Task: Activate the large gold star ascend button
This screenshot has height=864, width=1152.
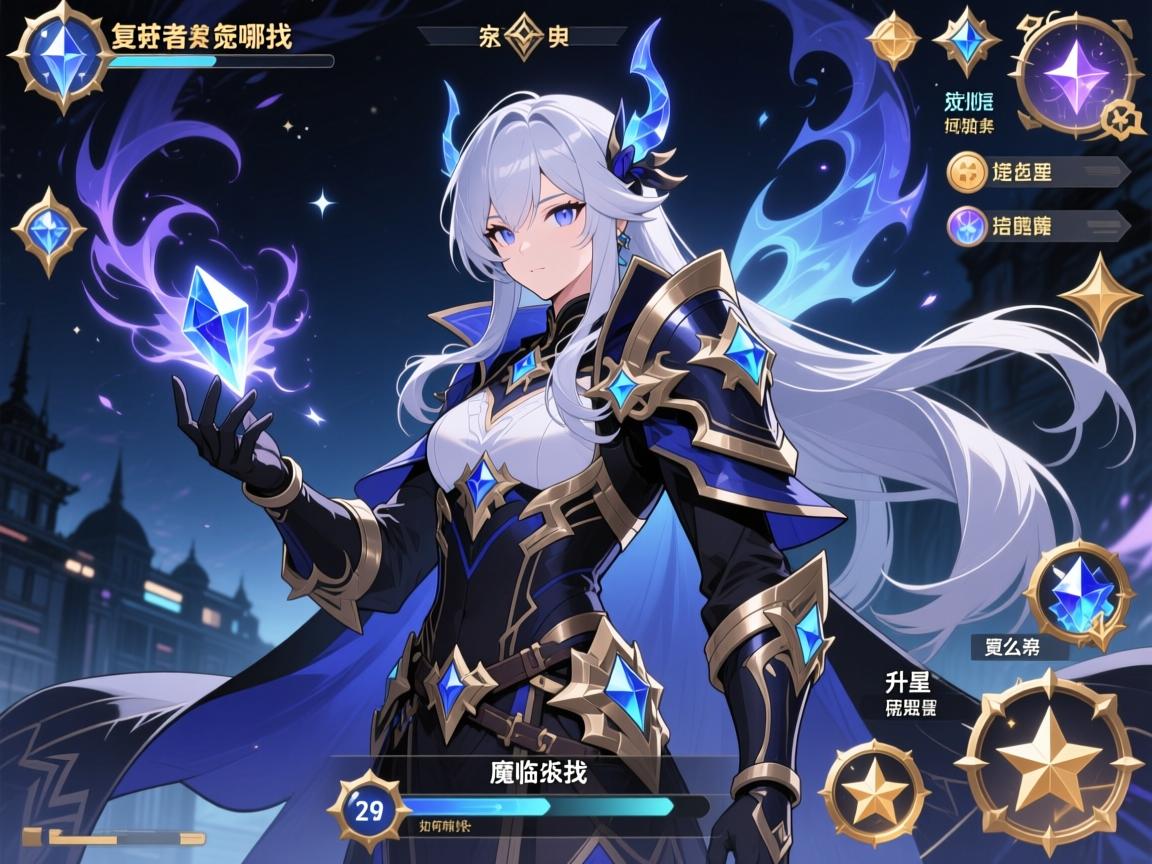Action: pyautogui.click(x=1048, y=763)
